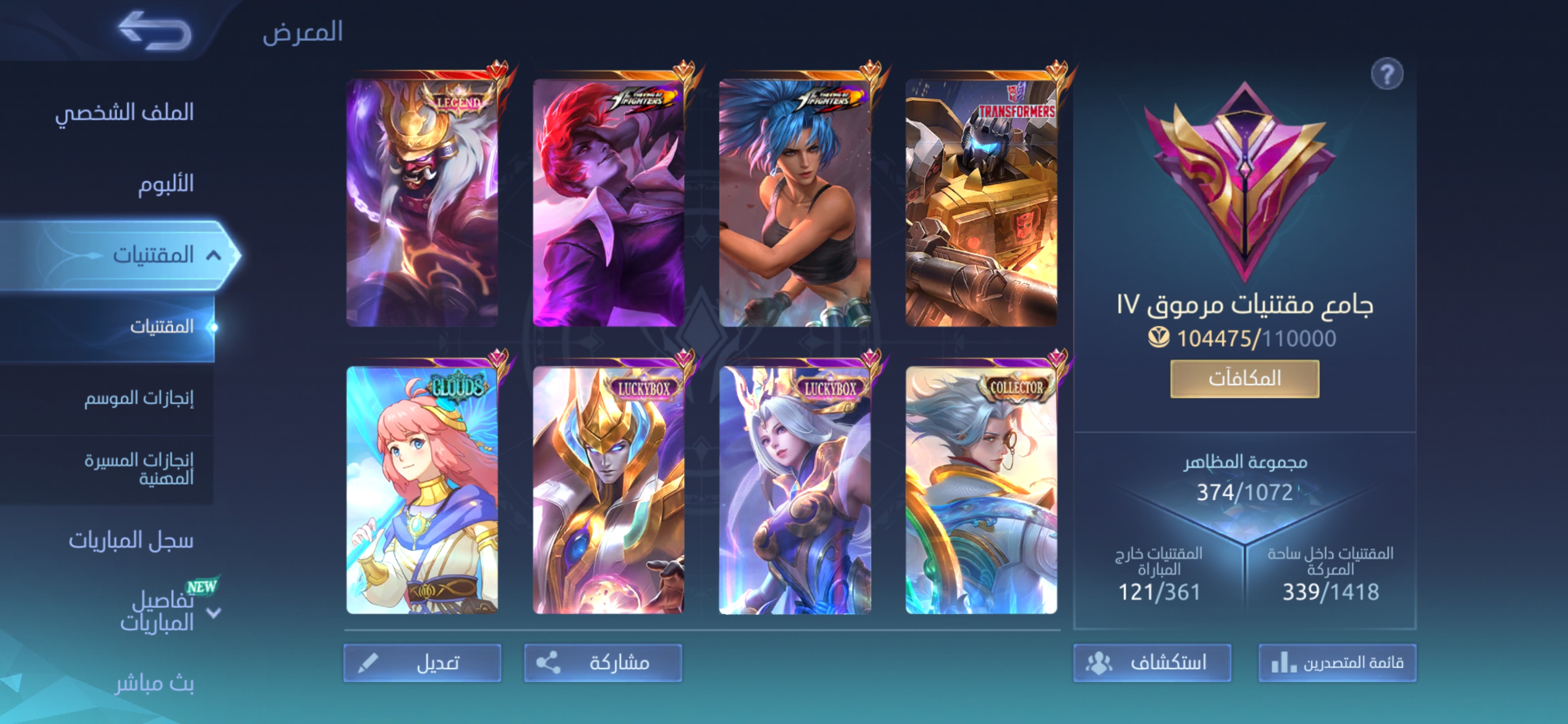View the COLLECTOR skin card
The height and width of the screenshot is (724, 1568).
(981, 490)
